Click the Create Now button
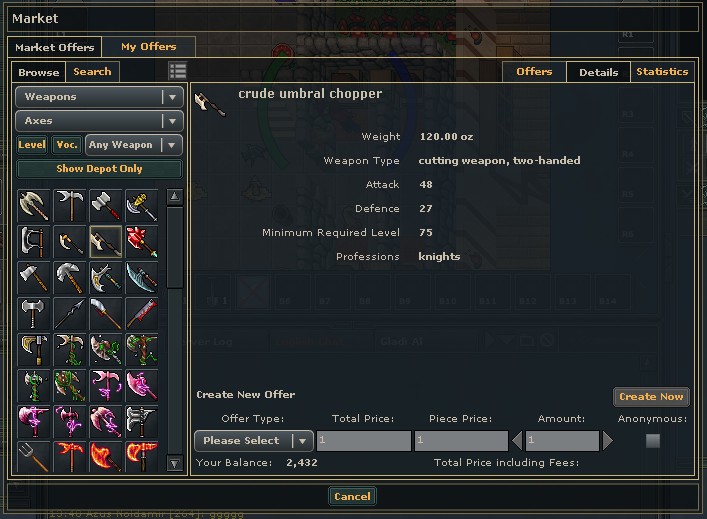The image size is (707, 519). tap(651, 397)
